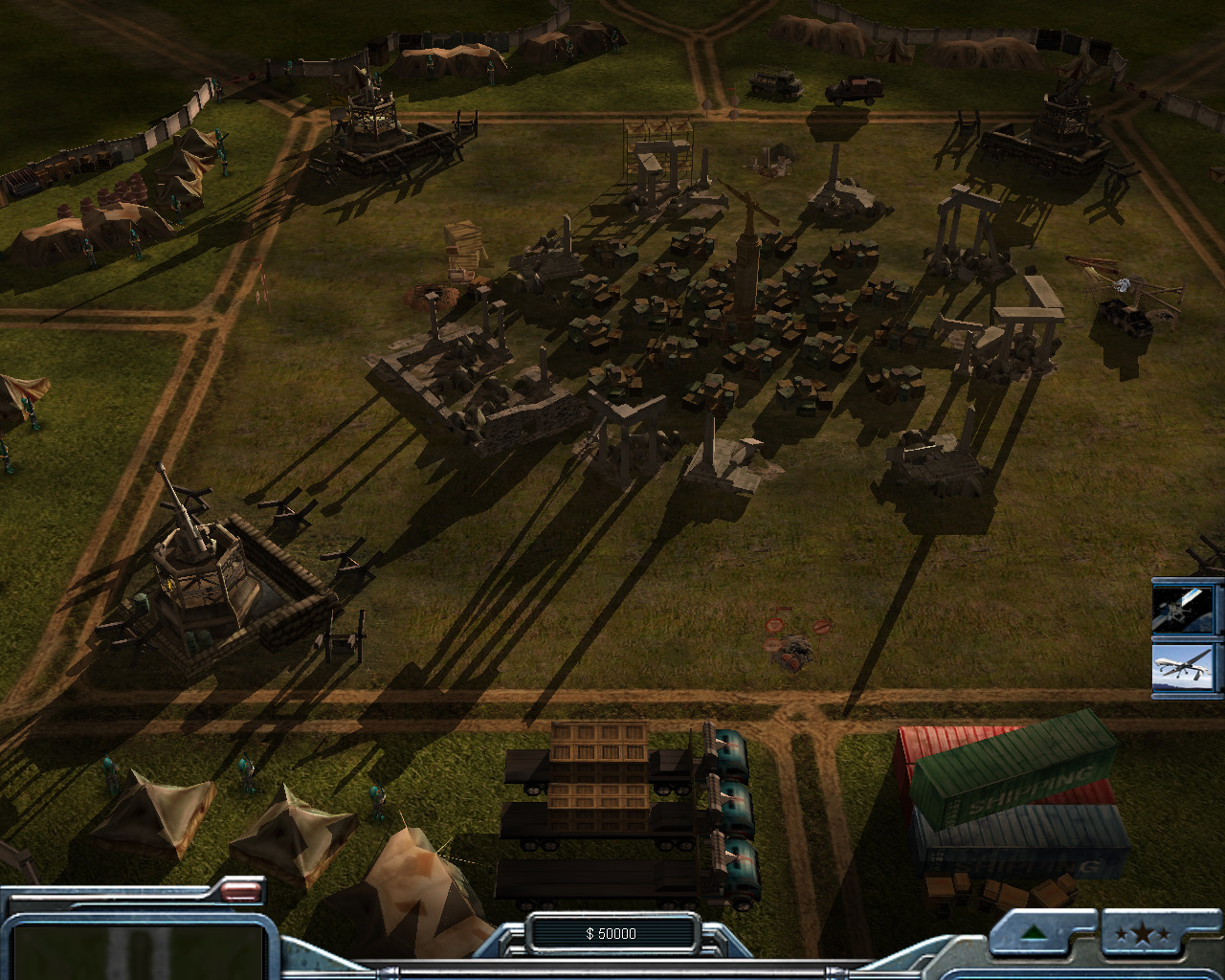
Task: Click the minimap radar panel
Action: pos(139,947)
